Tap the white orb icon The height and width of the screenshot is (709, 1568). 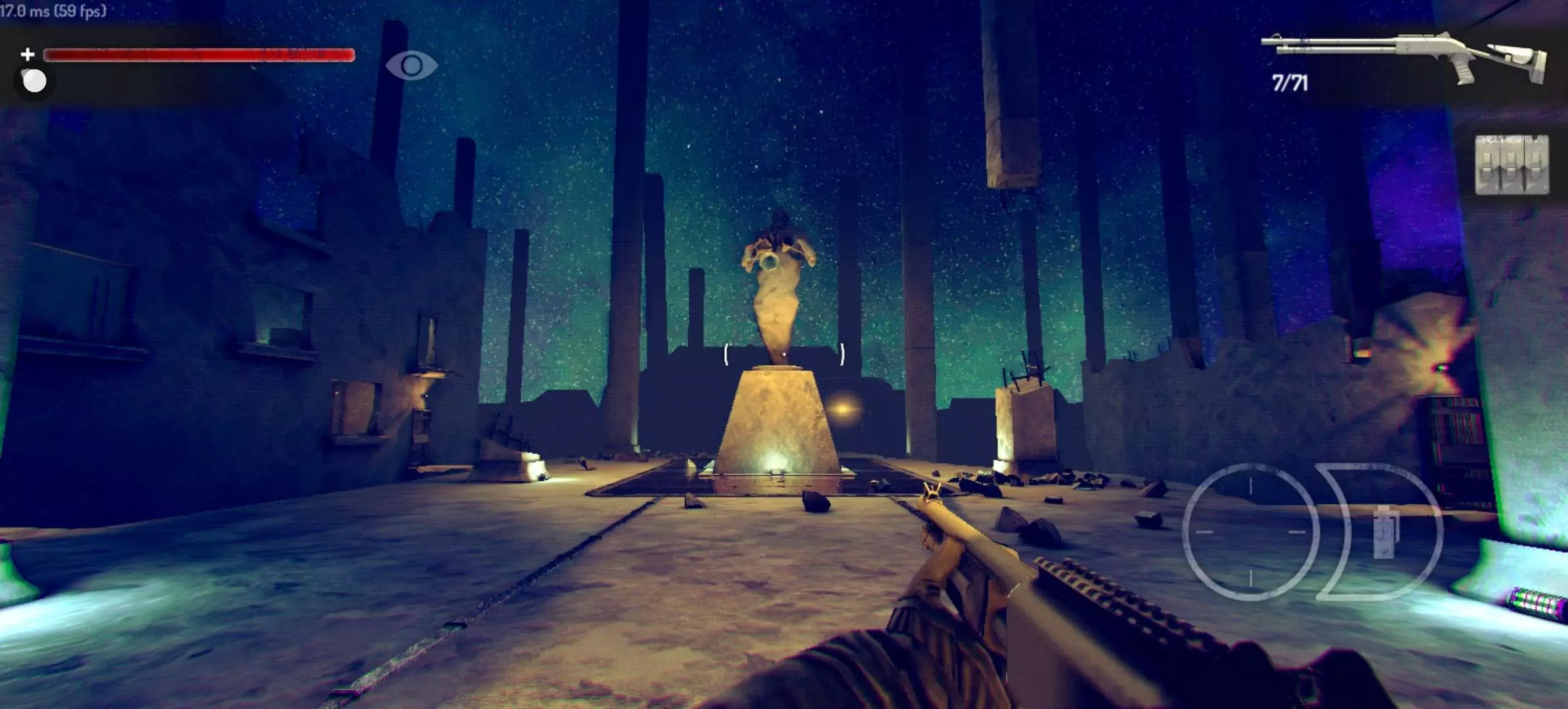(34, 81)
